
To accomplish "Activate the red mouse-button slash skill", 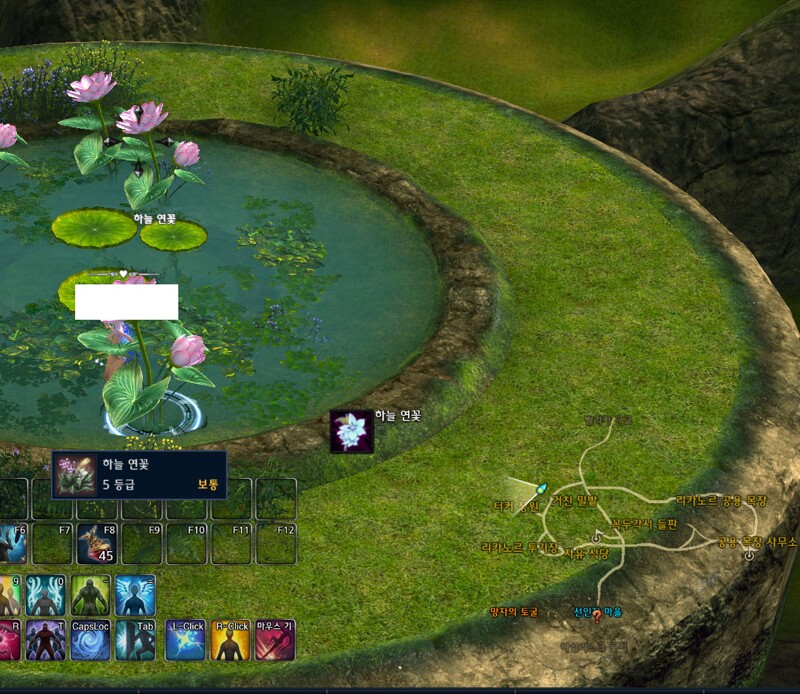I will (x=275, y=640).
